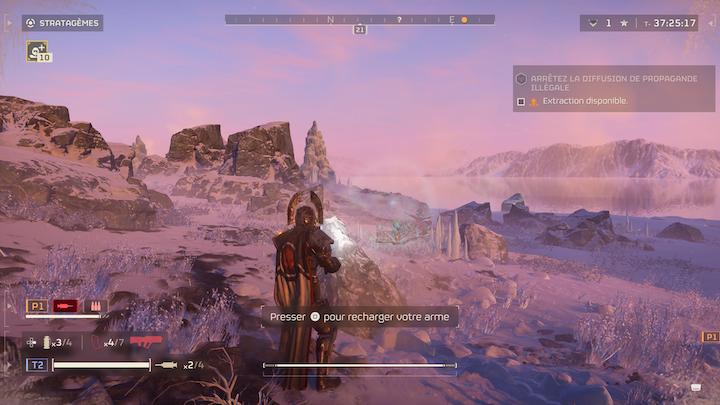
Task: Select the T2 teammate badge
Action: [36, 365]
